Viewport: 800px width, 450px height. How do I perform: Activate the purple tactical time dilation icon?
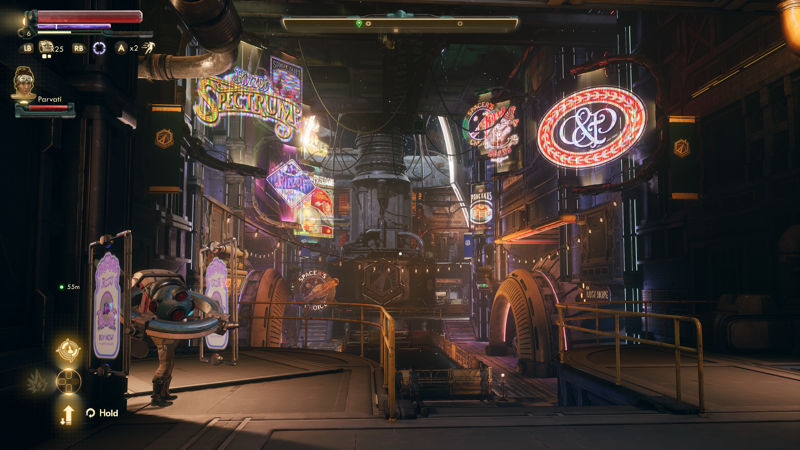click(99, 47)
